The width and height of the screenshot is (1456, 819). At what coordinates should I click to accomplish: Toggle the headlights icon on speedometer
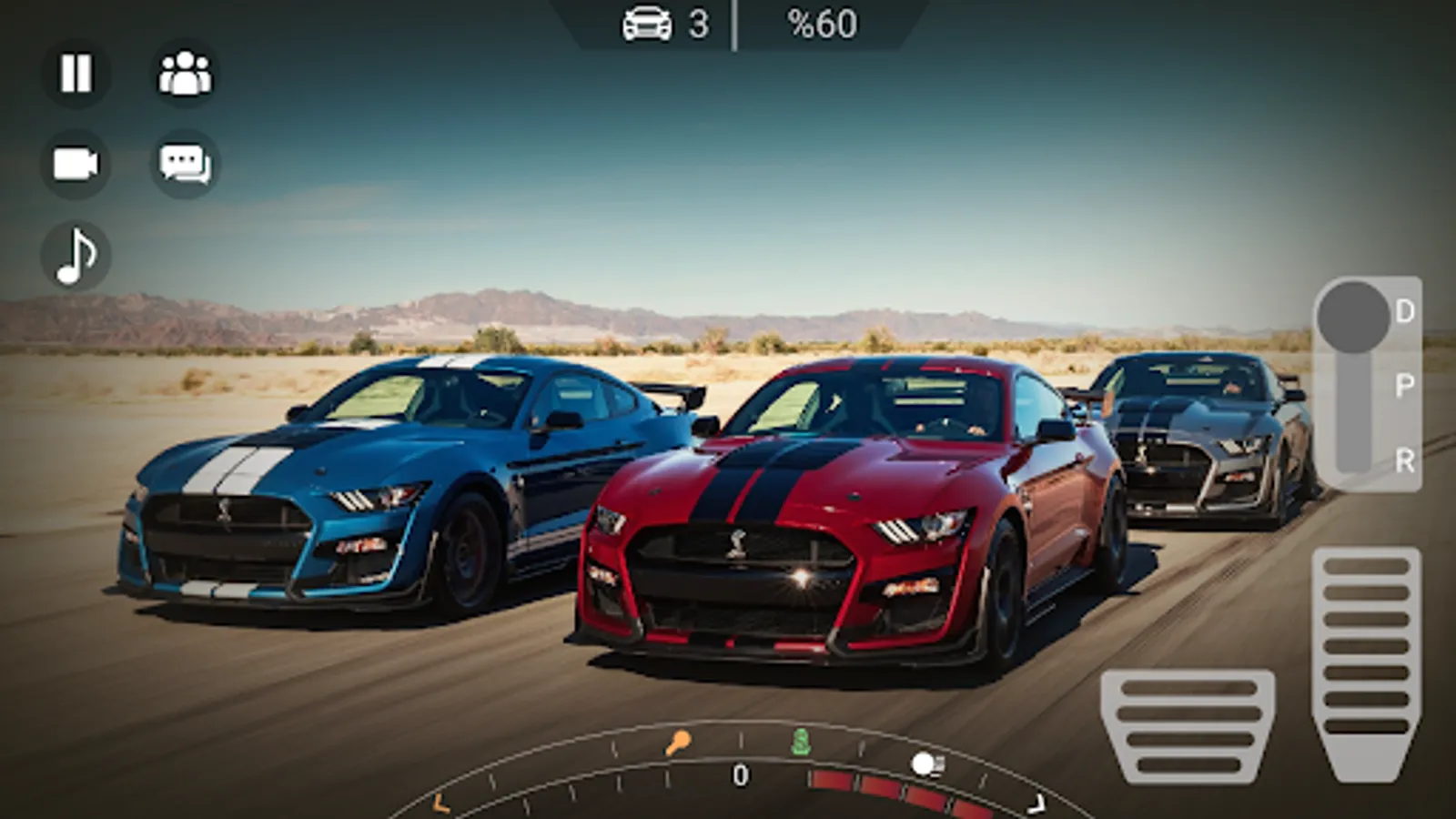point(927,764)
